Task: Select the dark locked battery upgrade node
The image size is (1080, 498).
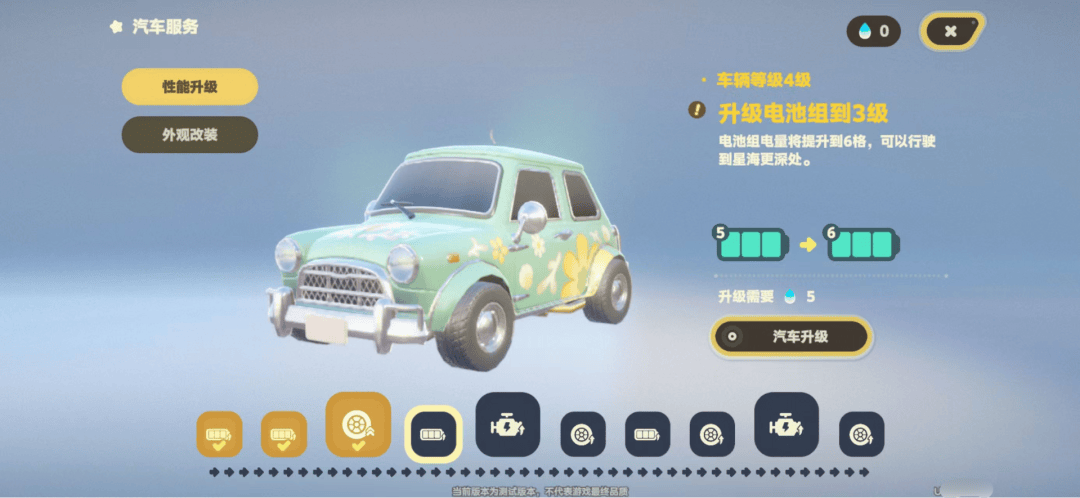Action: click(x=647, y=435)
